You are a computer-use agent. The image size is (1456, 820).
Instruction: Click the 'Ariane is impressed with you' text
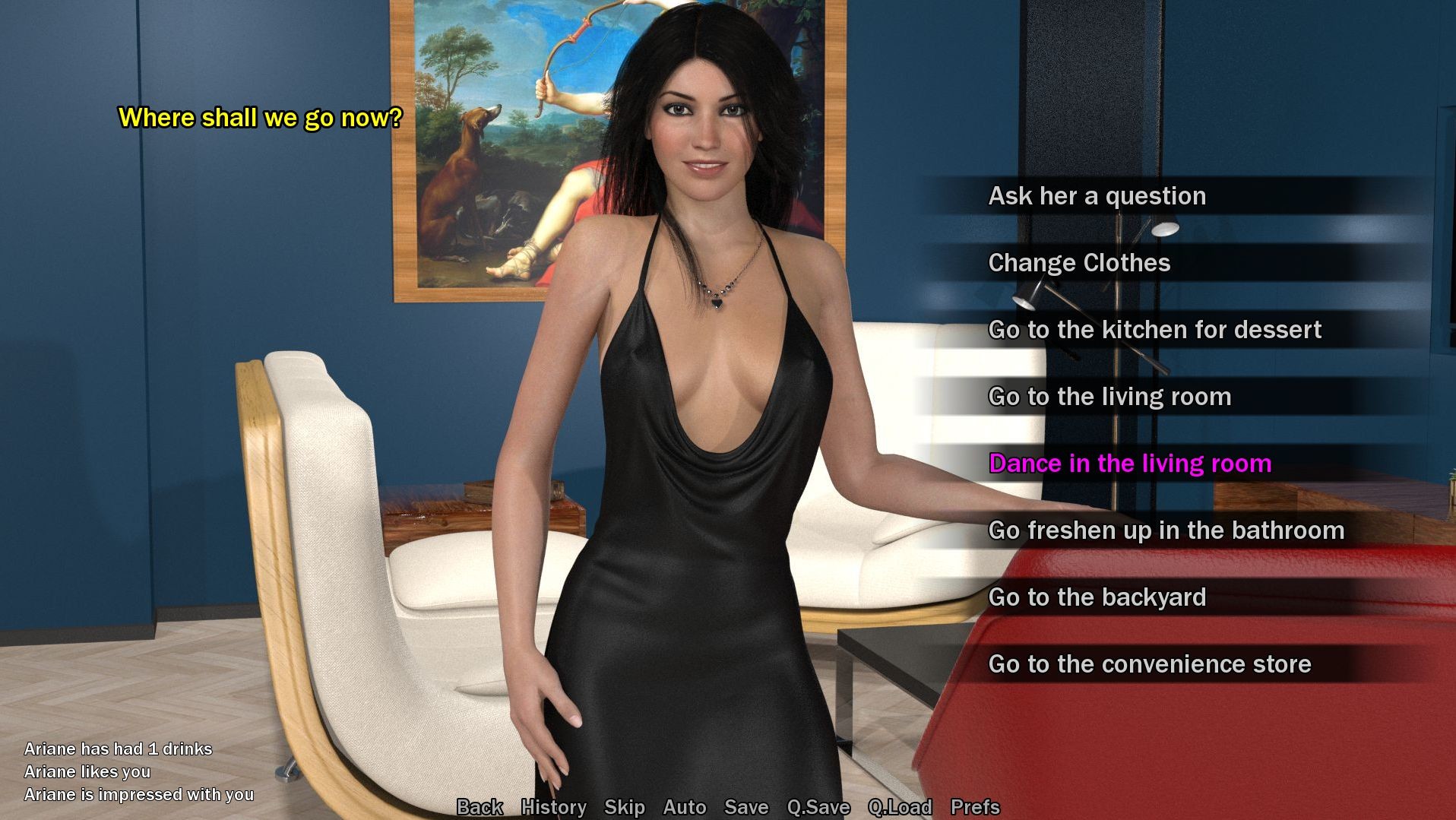click(x=138, y=794)
